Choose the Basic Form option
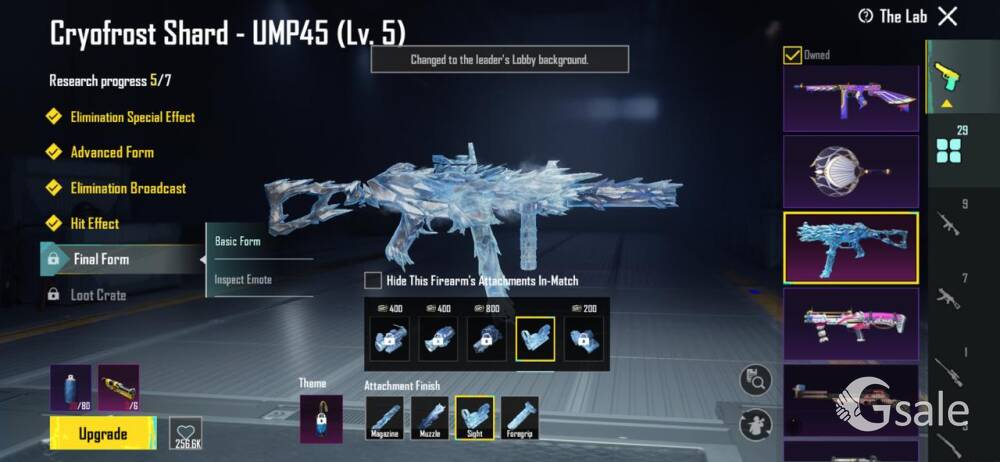This screenshot has width=1000, height=462. point(238,241)
